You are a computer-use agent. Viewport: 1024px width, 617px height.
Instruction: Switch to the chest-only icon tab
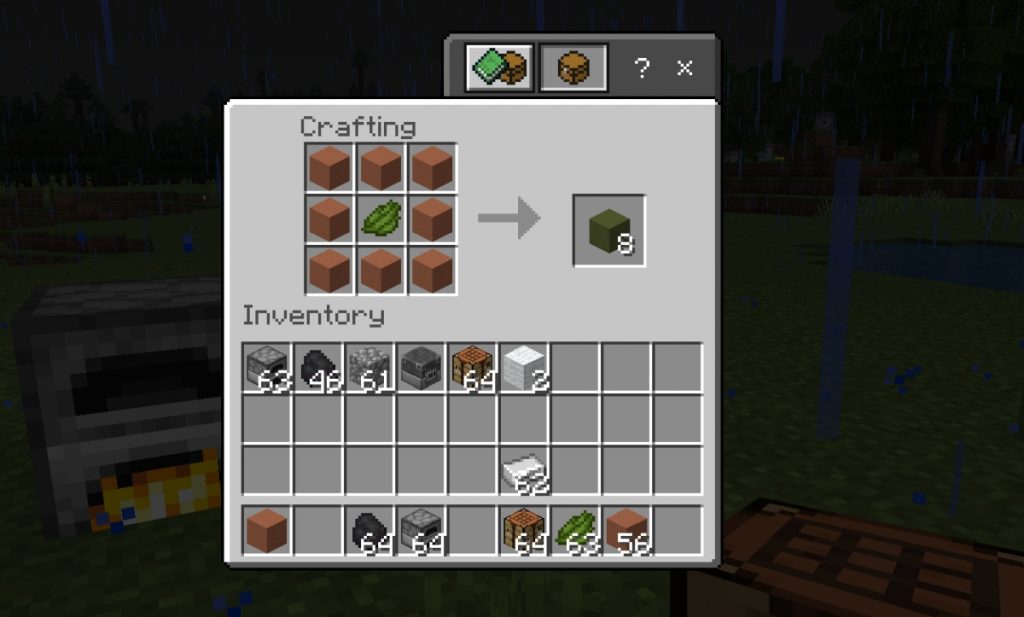click(x=573, y=68)
